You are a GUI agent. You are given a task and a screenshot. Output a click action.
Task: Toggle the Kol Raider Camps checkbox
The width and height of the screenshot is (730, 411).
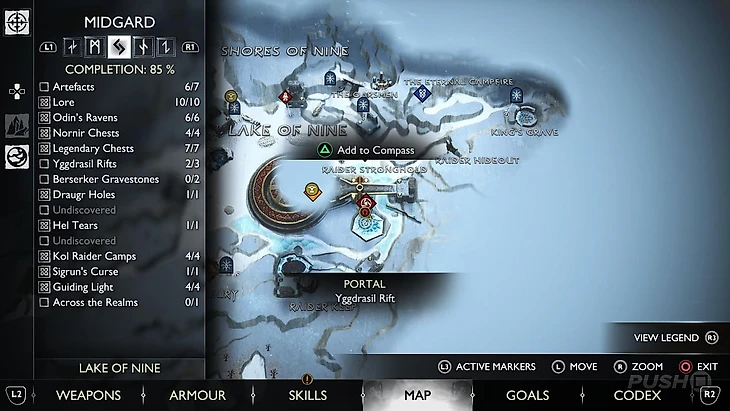[44, 256]
